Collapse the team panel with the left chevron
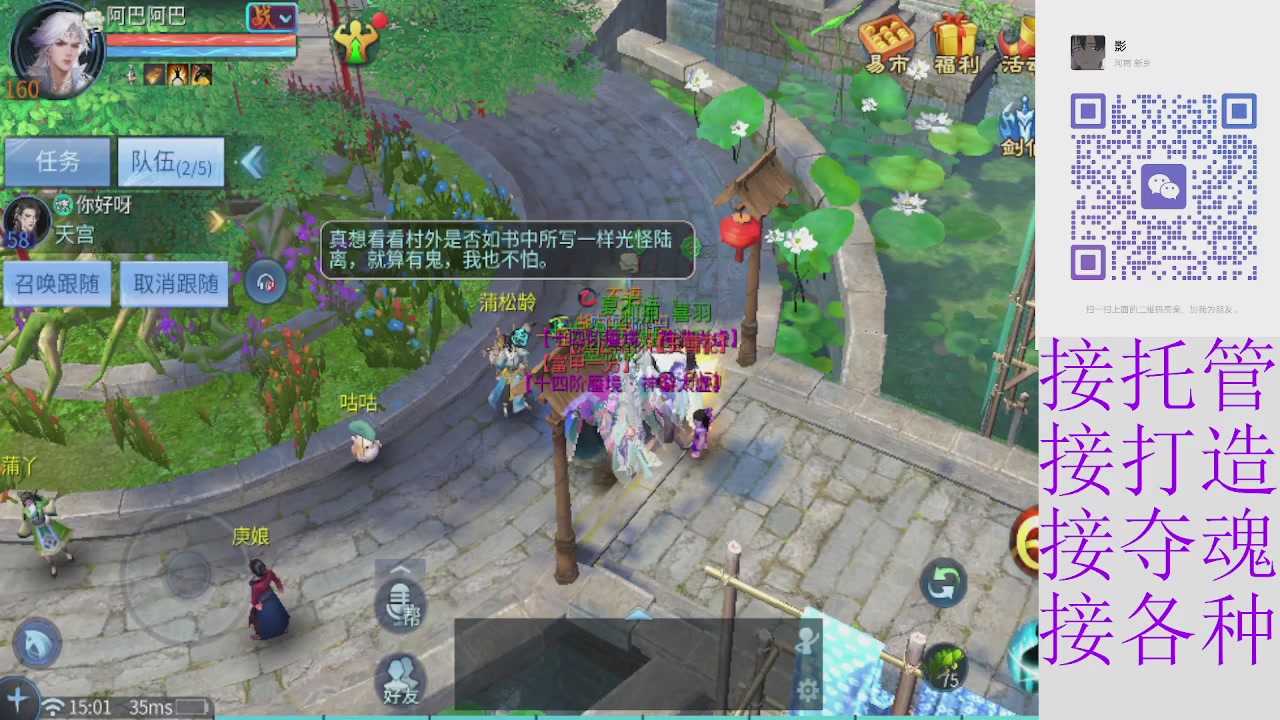 click(250, 162)
